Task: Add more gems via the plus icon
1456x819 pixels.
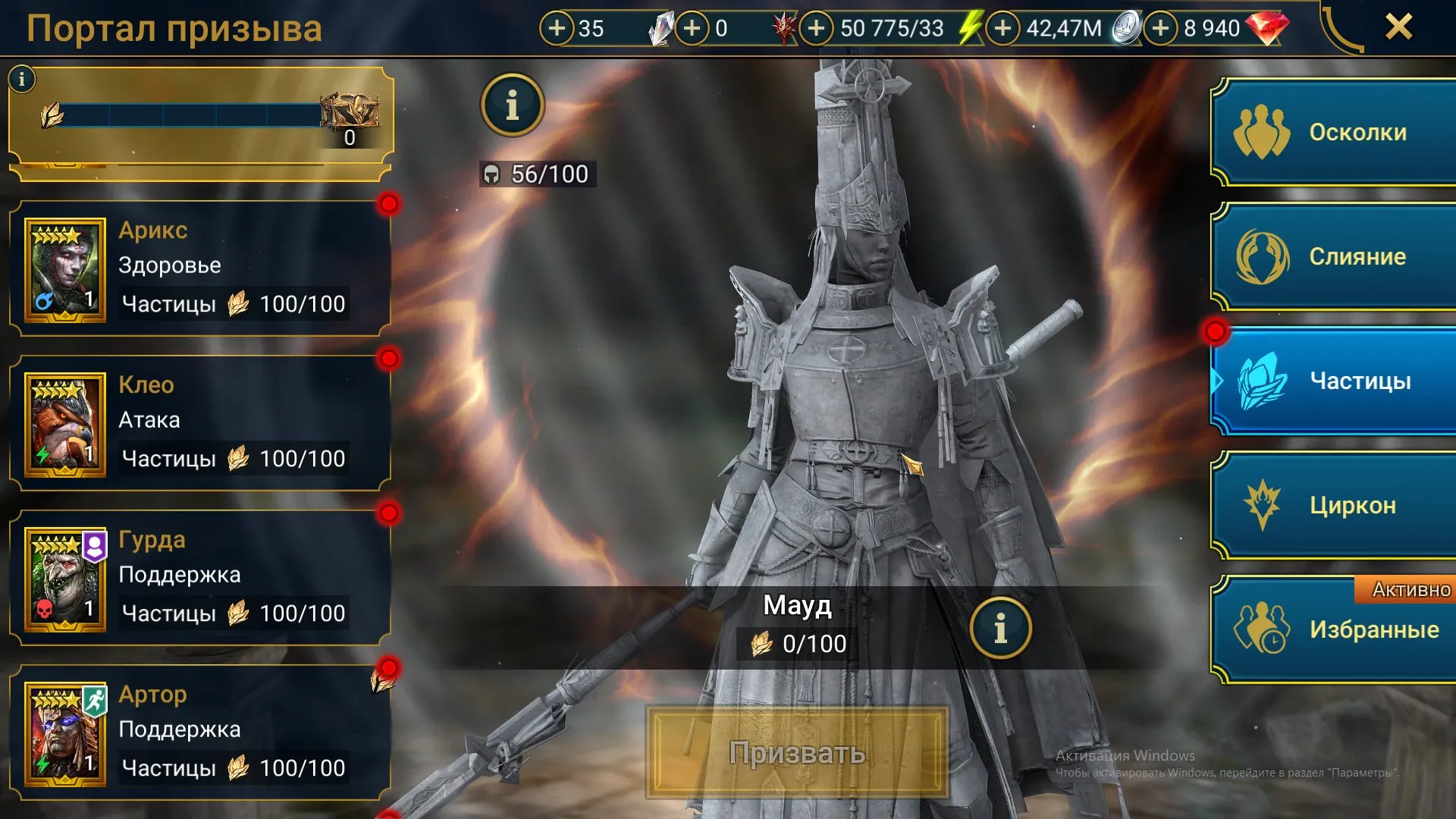Action: point(1162,28)
